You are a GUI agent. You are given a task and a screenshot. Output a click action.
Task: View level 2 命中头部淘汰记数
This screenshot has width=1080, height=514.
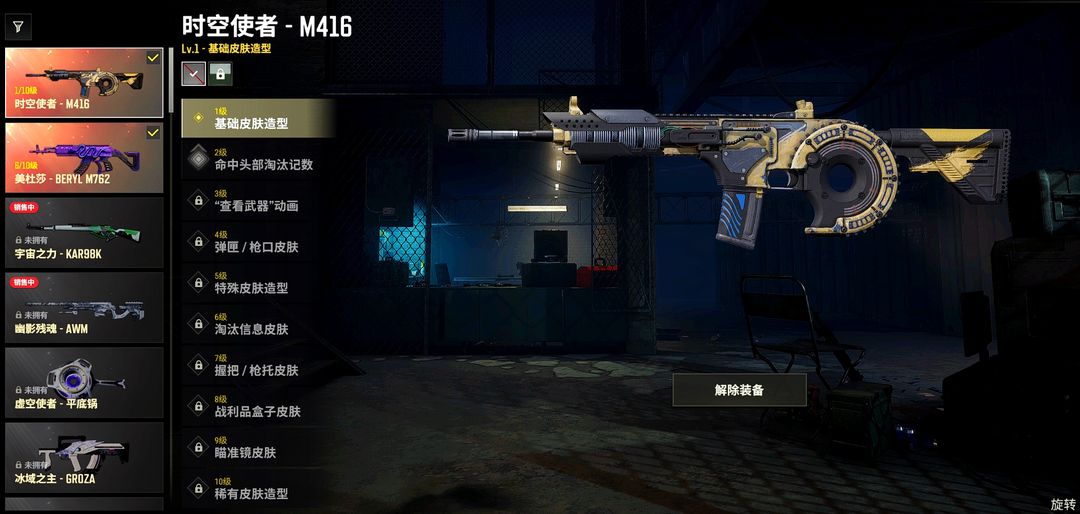[257, 159]
